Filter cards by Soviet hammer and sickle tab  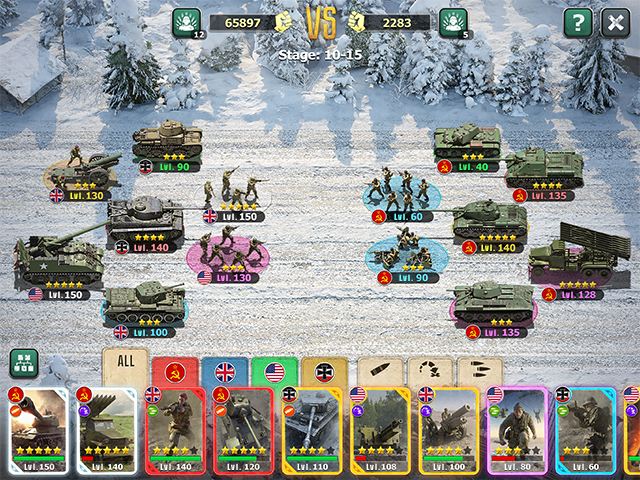(174, 372)
